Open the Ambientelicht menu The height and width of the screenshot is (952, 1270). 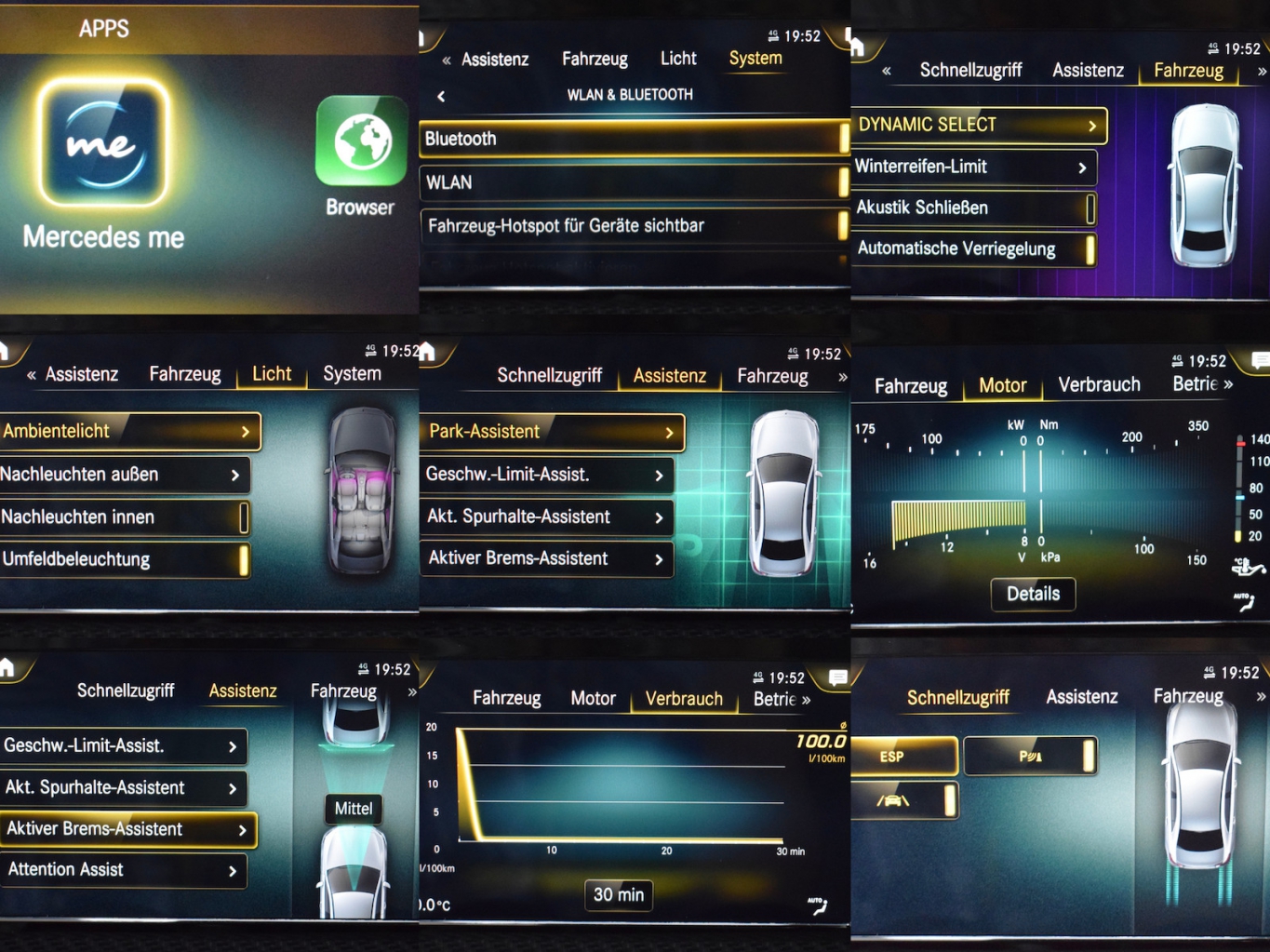[128, 431]
